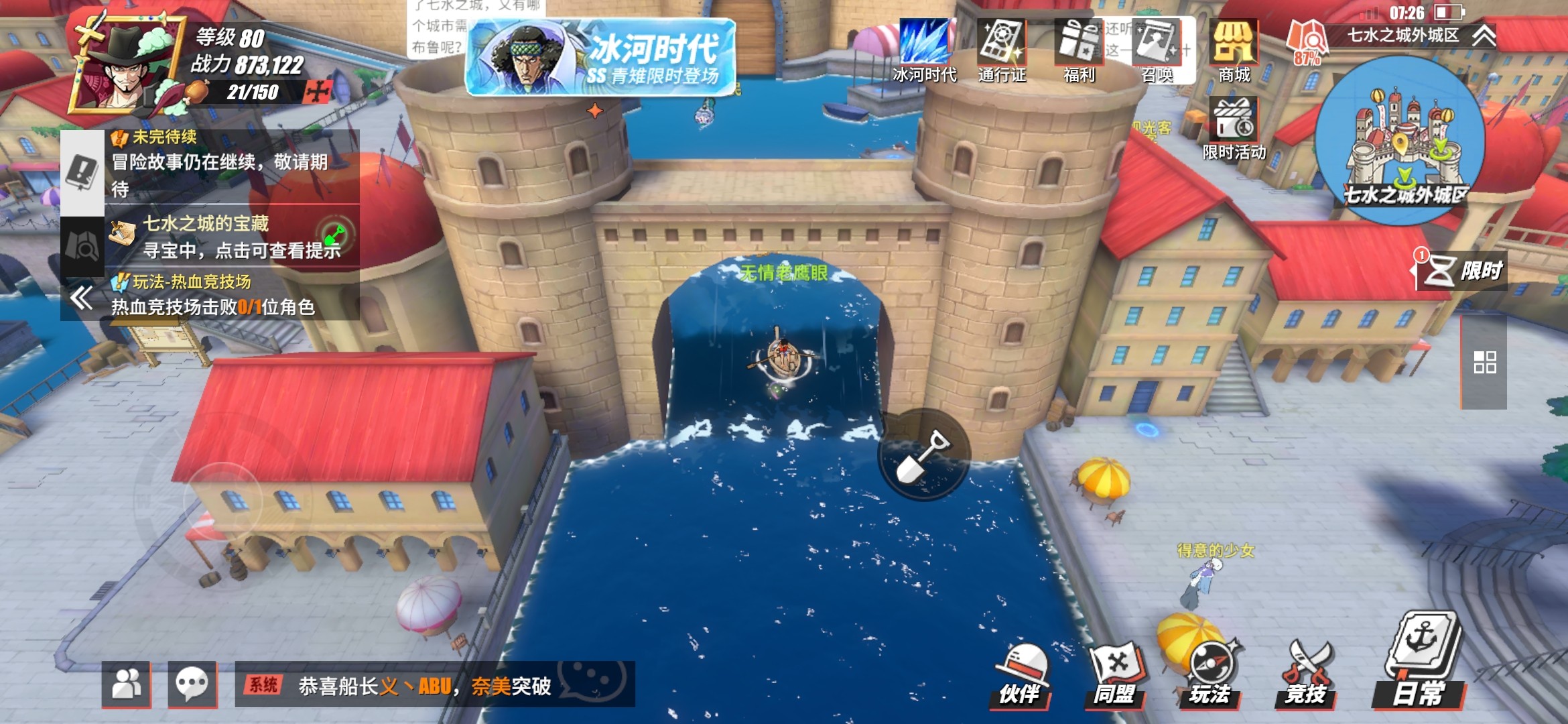Visit the 商城 shop
Screen dimensions: 1568x724
point(1234,50)
